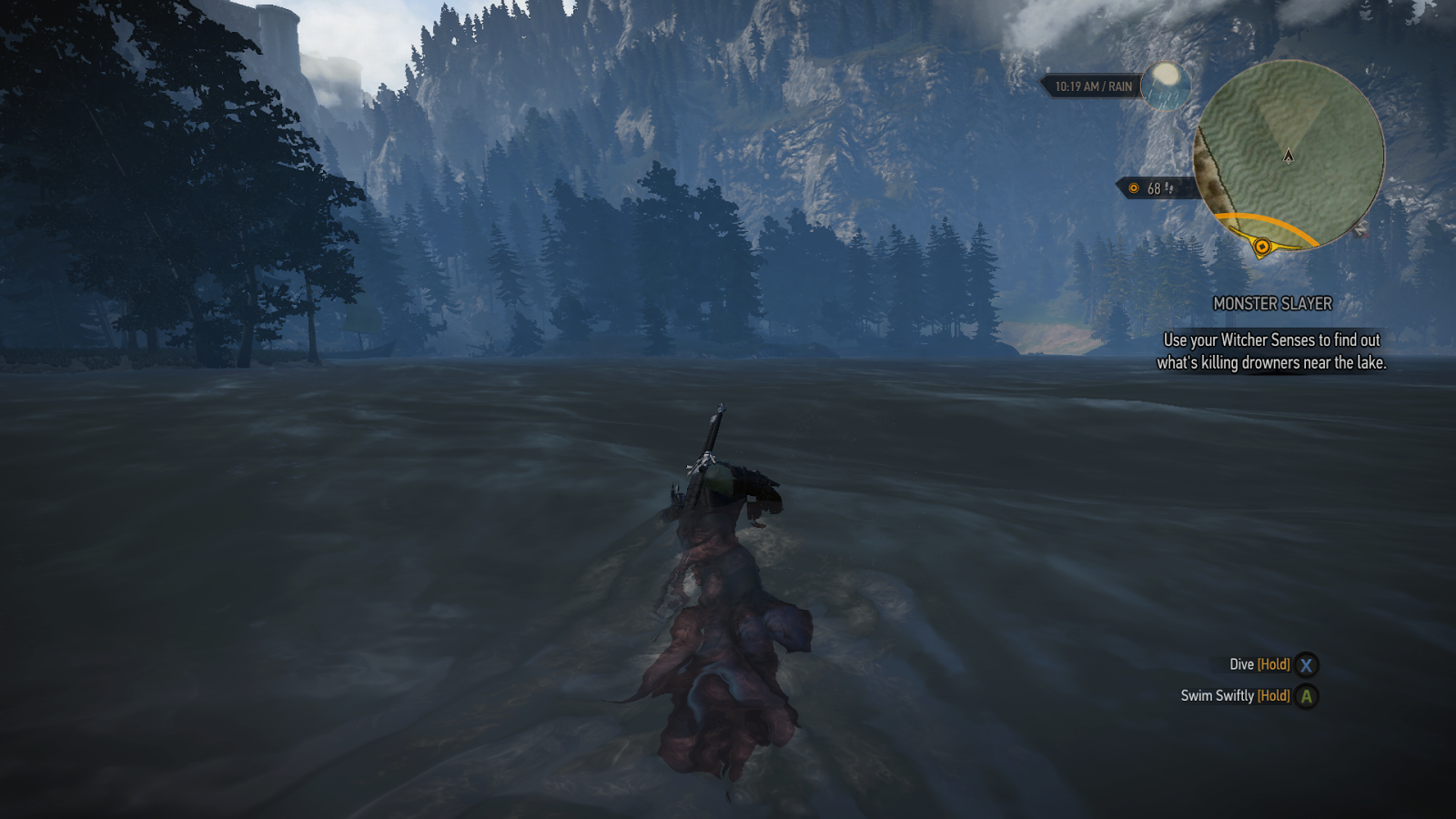Click the green A controller button icon

coord(1308,697)
